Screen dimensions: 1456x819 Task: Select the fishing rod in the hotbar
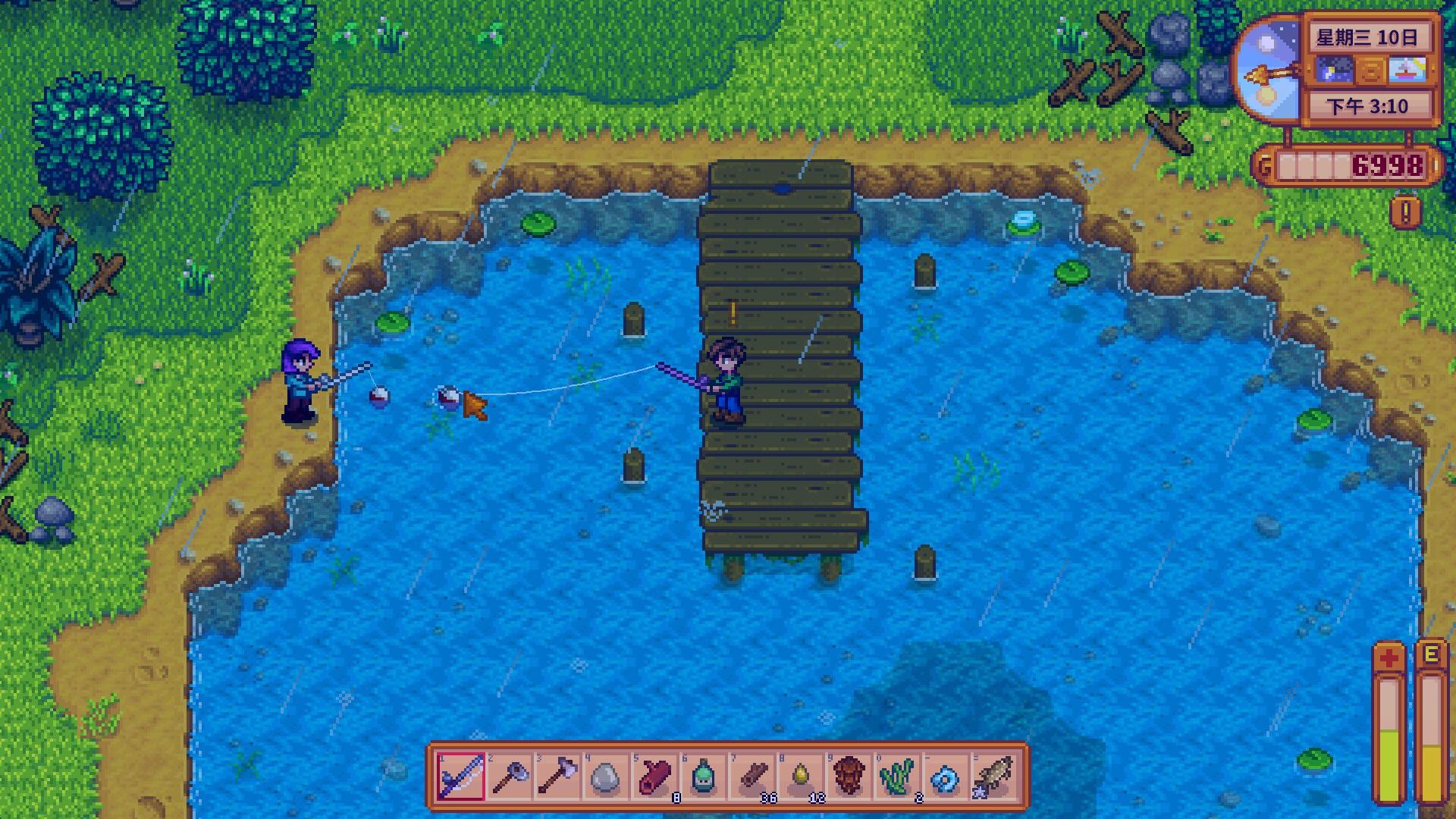(460, 777)
